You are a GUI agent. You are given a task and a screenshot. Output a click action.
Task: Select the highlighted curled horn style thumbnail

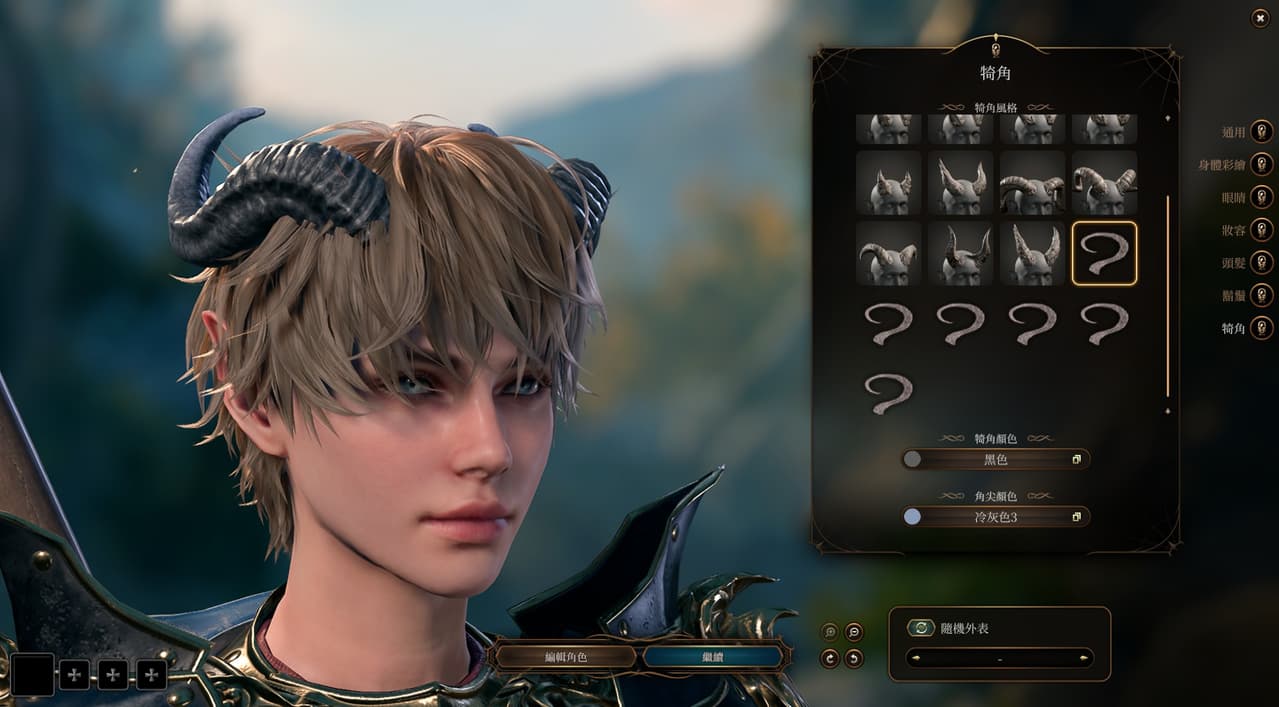pyautogui.click(x=1104, y=253)
